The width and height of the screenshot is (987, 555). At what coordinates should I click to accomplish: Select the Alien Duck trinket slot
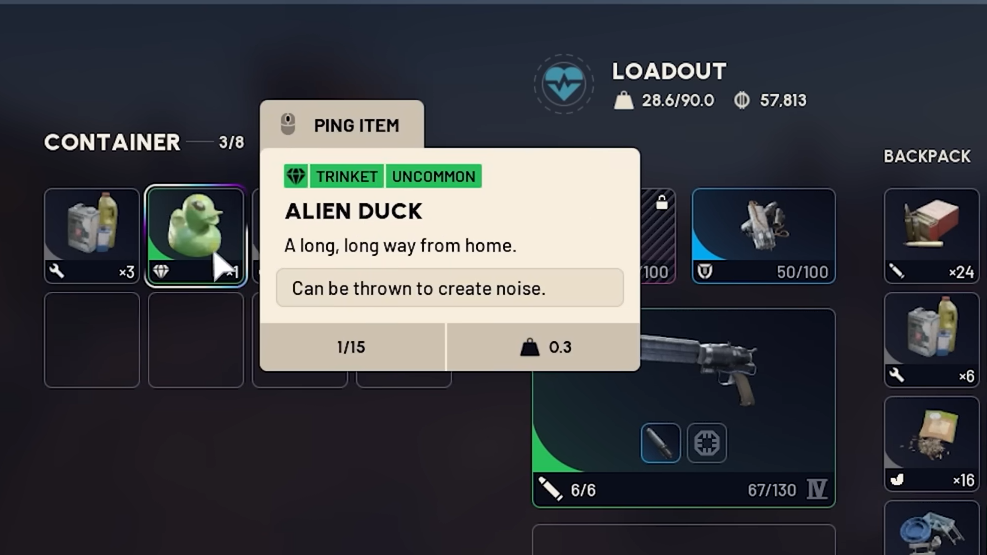point(195,235)
